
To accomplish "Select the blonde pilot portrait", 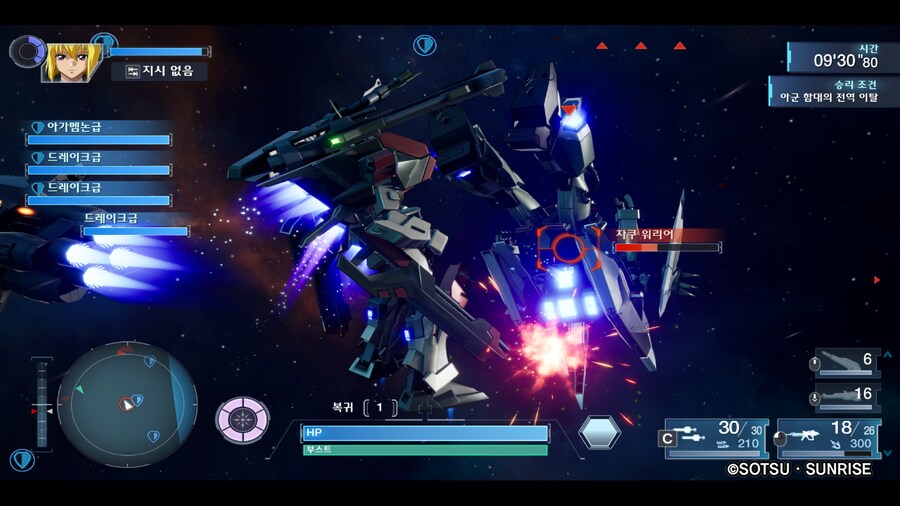I will click(x=72, y=61).
